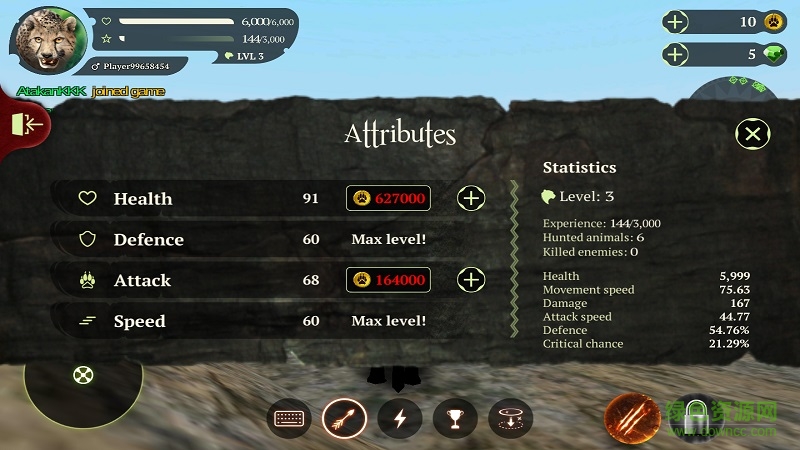Add more paw coins
Screen dimensions: 800x450
pyautogui.click(x=677, y=22)
